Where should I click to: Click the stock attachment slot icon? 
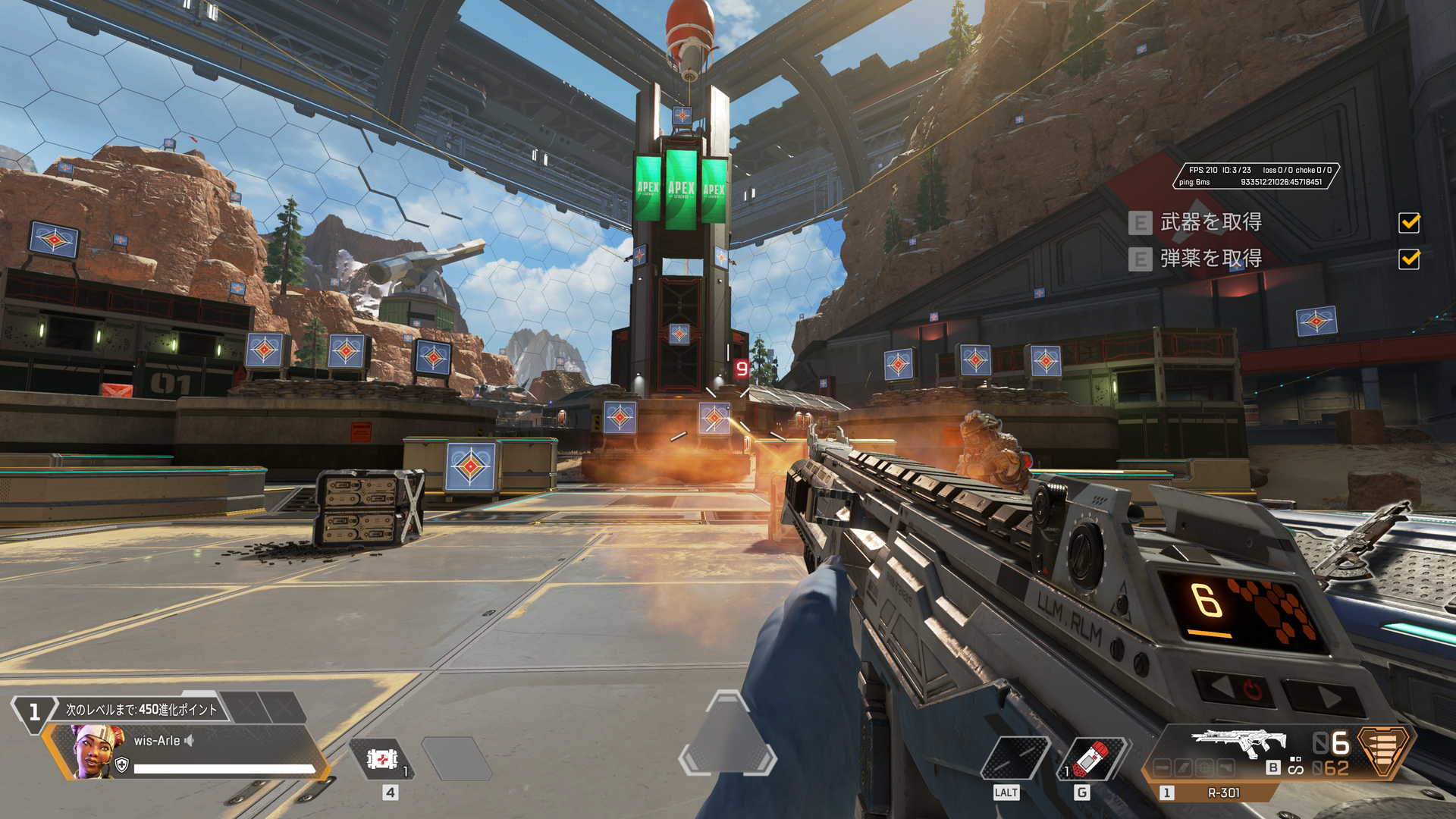1227,767
